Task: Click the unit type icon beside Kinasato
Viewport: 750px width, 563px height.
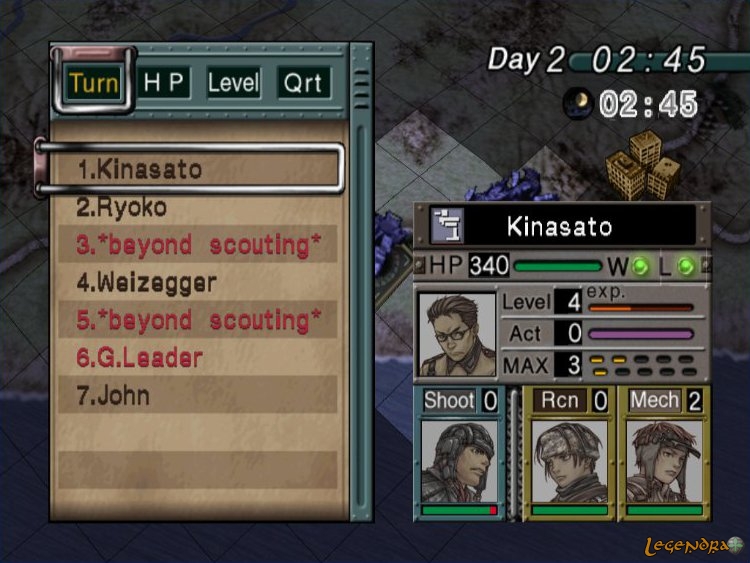Action: (447, 225)
